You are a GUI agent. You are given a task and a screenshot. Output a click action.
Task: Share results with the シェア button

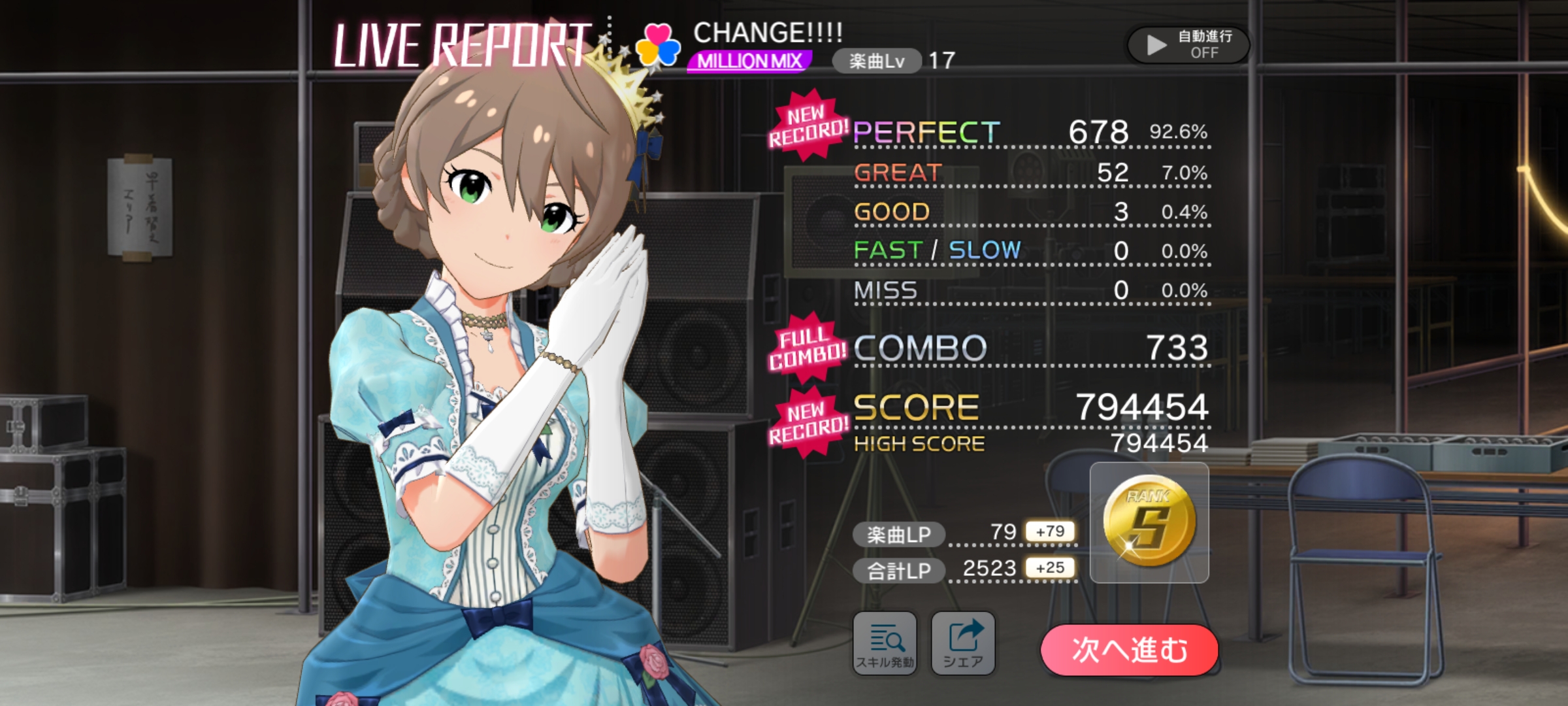pyautogui.click(x=963, y=644)
